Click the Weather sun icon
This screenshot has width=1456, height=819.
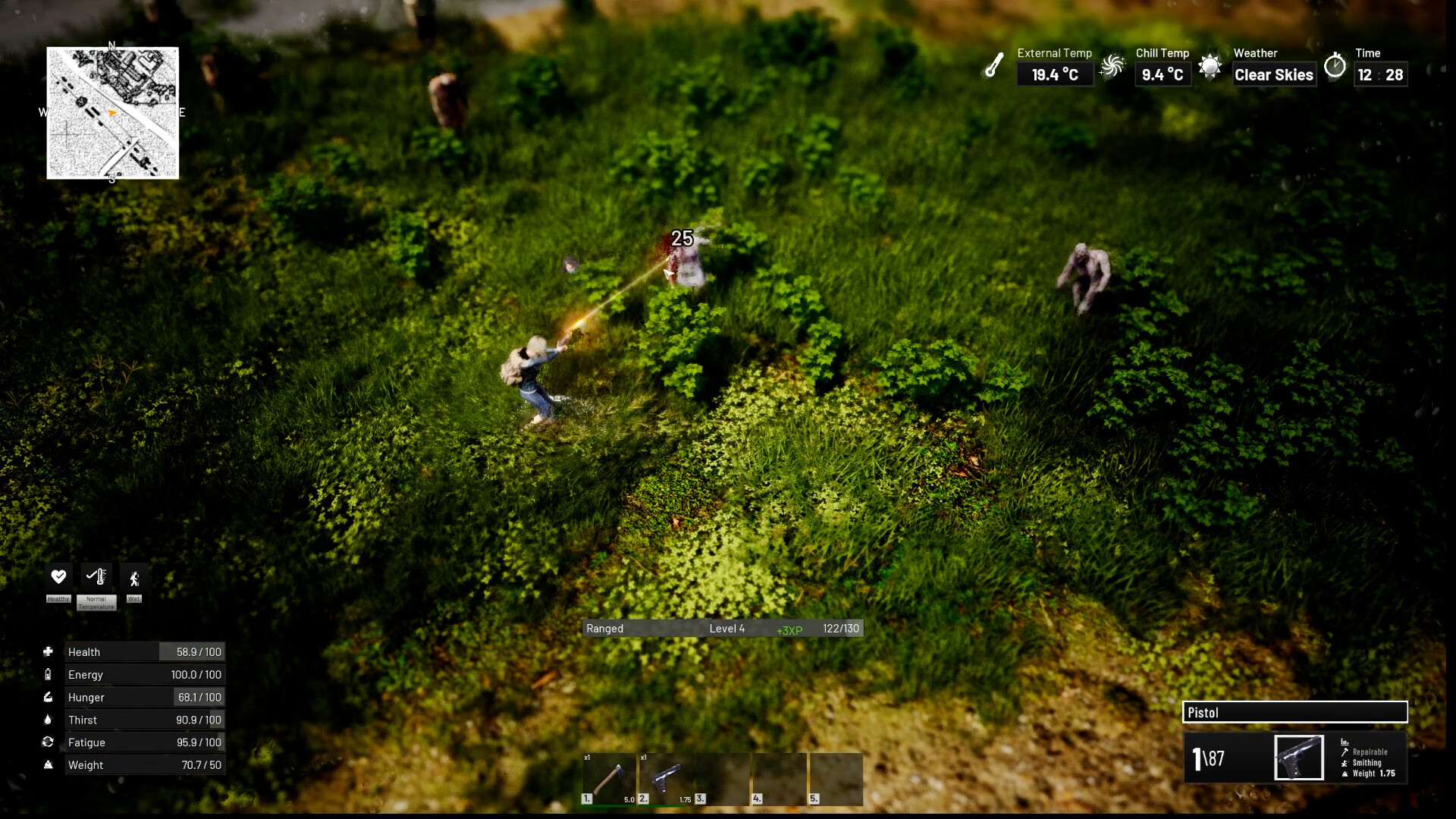click(x=1211, y=66)
